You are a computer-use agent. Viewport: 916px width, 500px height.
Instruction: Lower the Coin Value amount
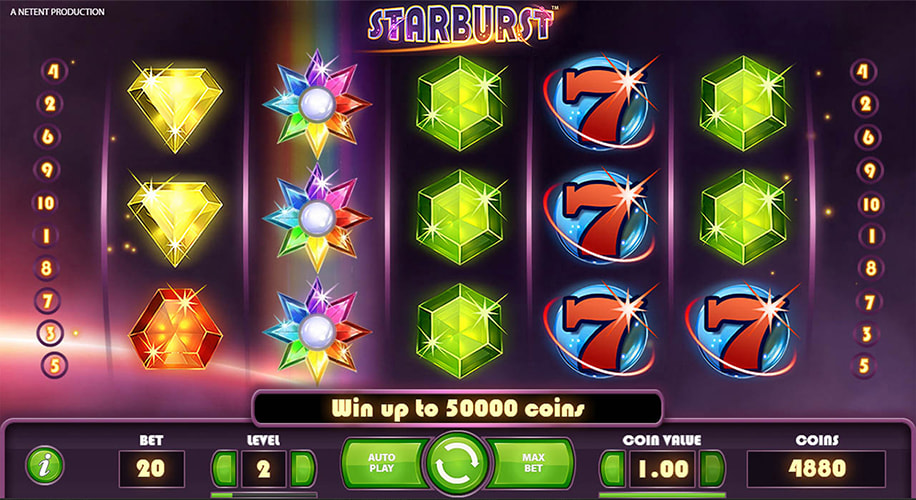pos(612,468)
